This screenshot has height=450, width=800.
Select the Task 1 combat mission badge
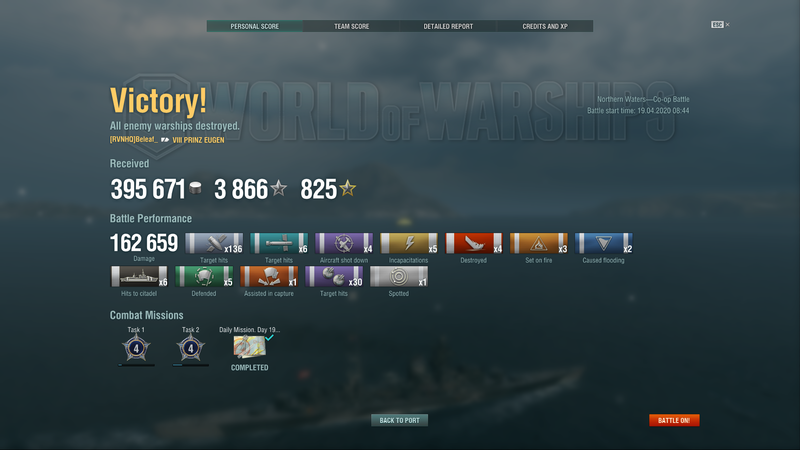(x=136, y=348)
